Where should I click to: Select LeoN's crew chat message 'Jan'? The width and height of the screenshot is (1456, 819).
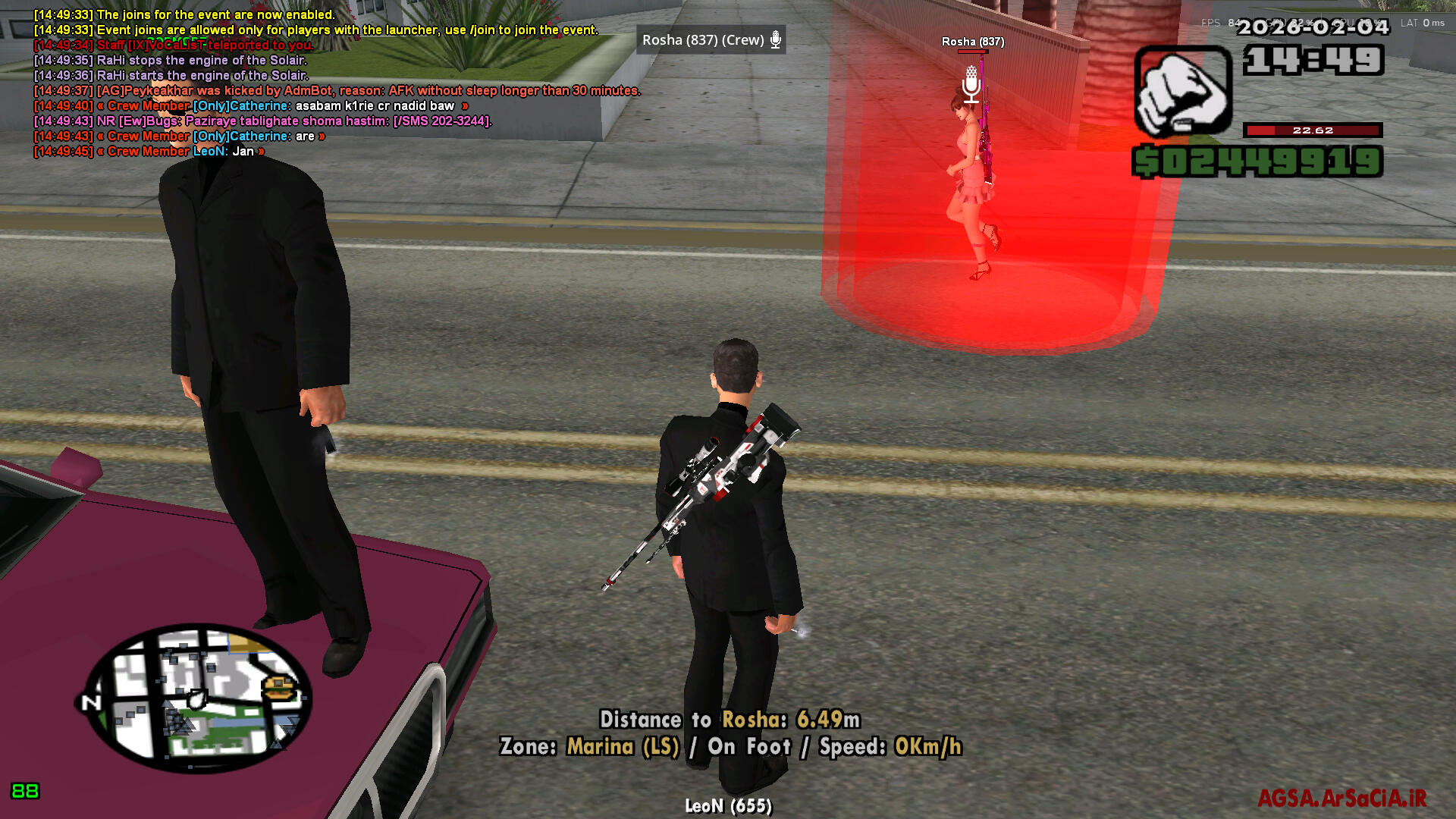[x=149, y=152]
